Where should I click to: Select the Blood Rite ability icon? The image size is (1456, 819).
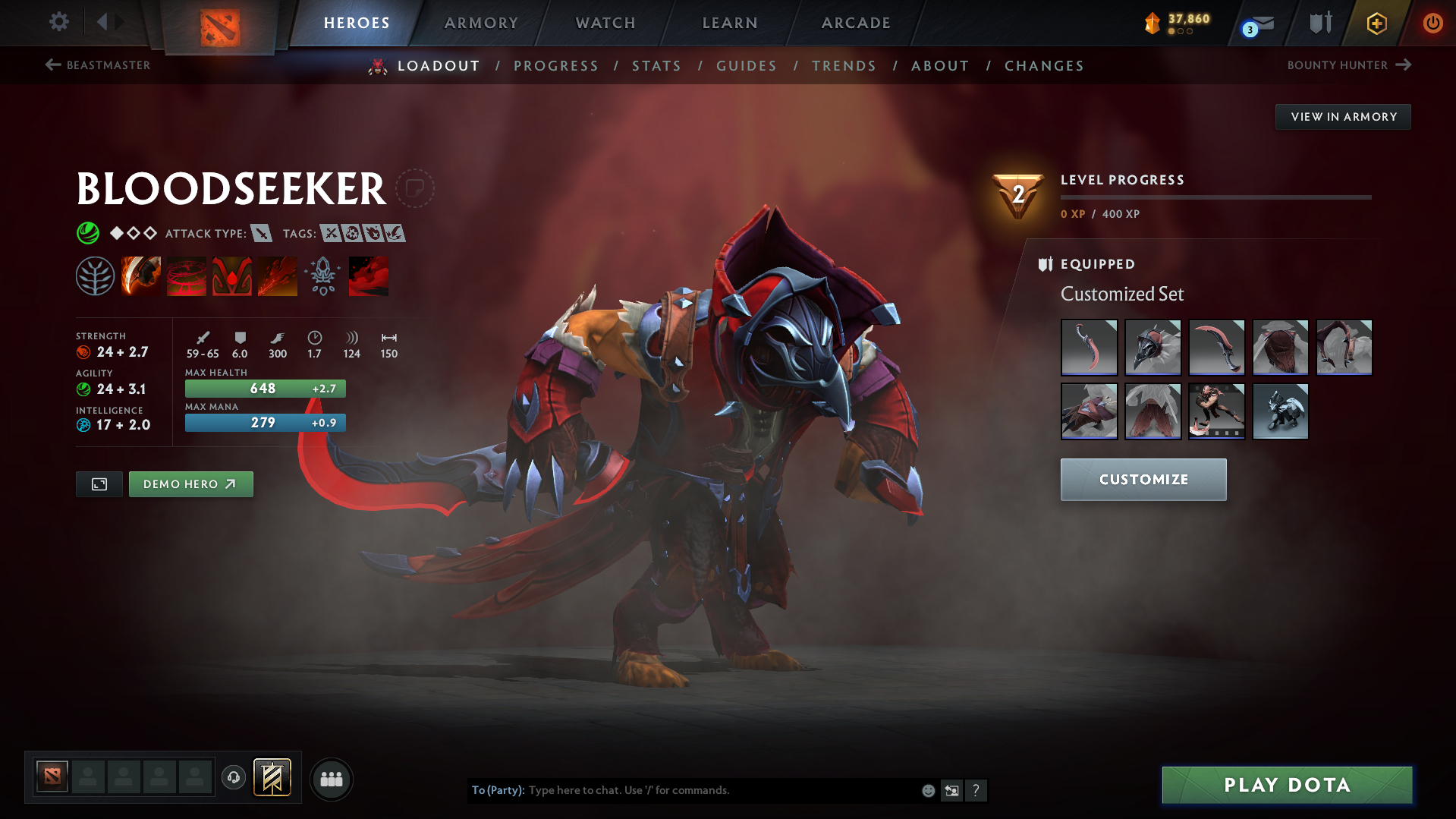pyautogui.click(x=187, y=276)
